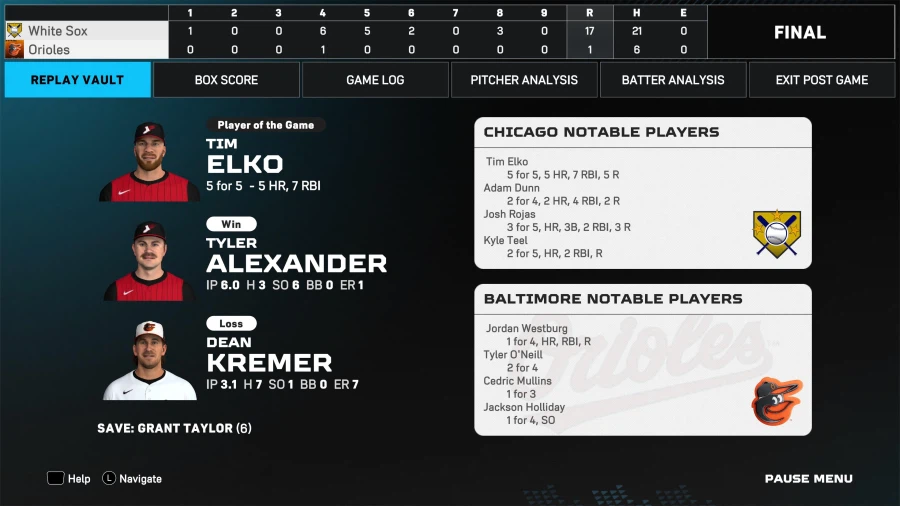Viewport: 900px width, 506px height.
Task: Open the Game Log tab
Action: [375, 80]
